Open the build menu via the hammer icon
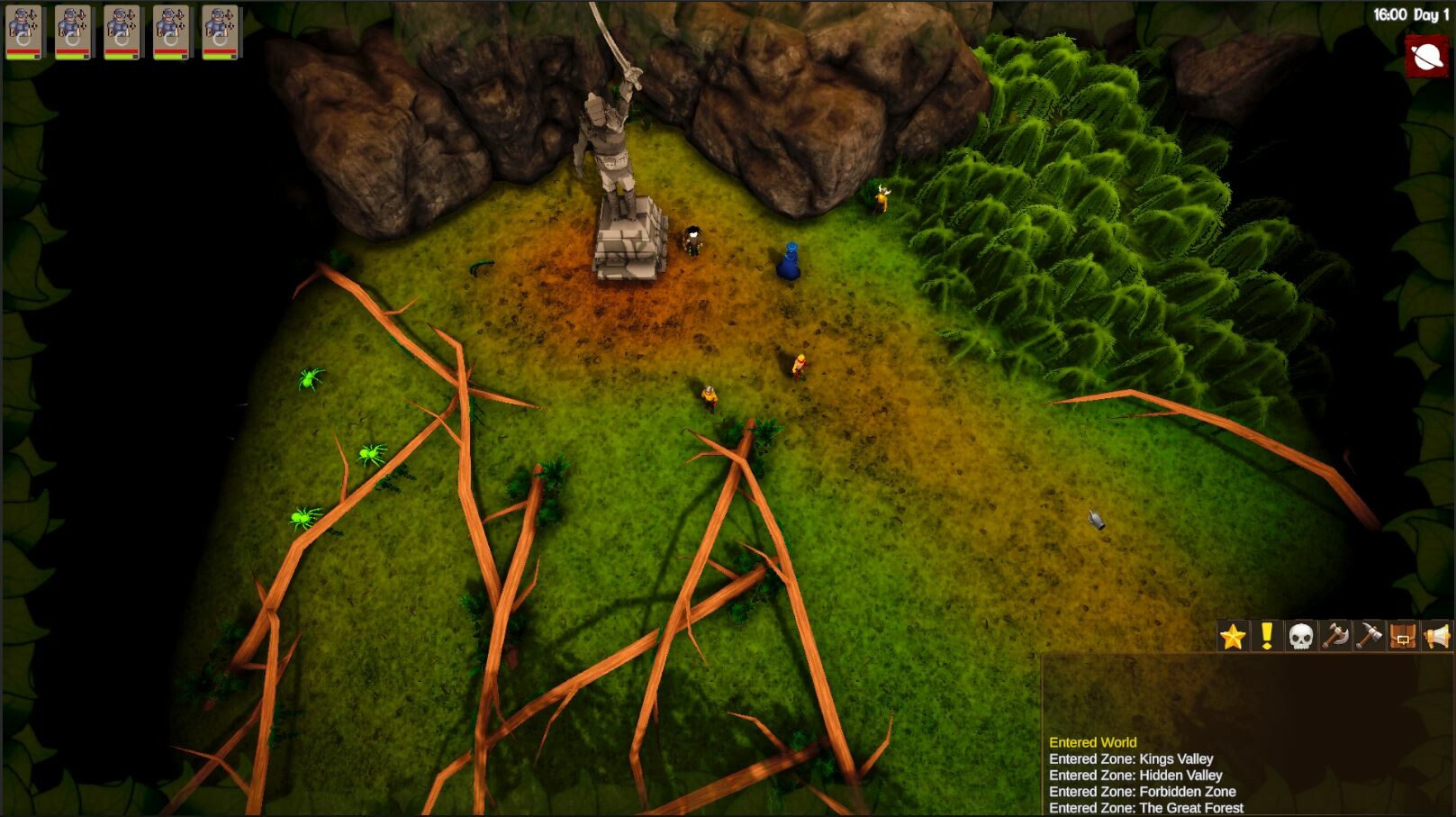 (1370, 635)
